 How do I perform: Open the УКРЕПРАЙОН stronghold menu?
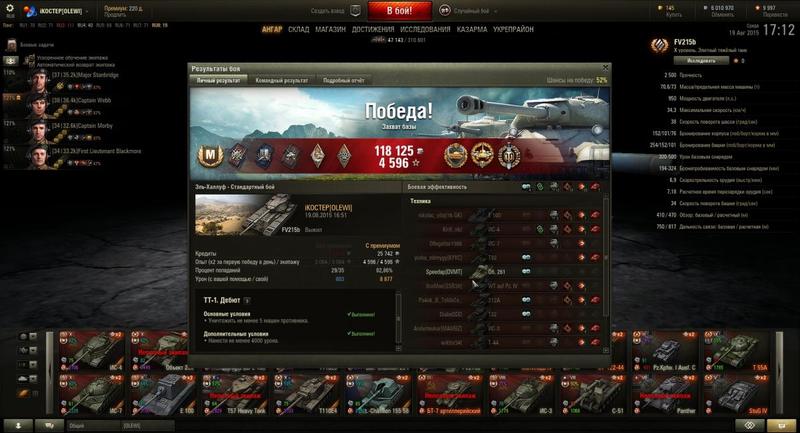coord(513,30)
